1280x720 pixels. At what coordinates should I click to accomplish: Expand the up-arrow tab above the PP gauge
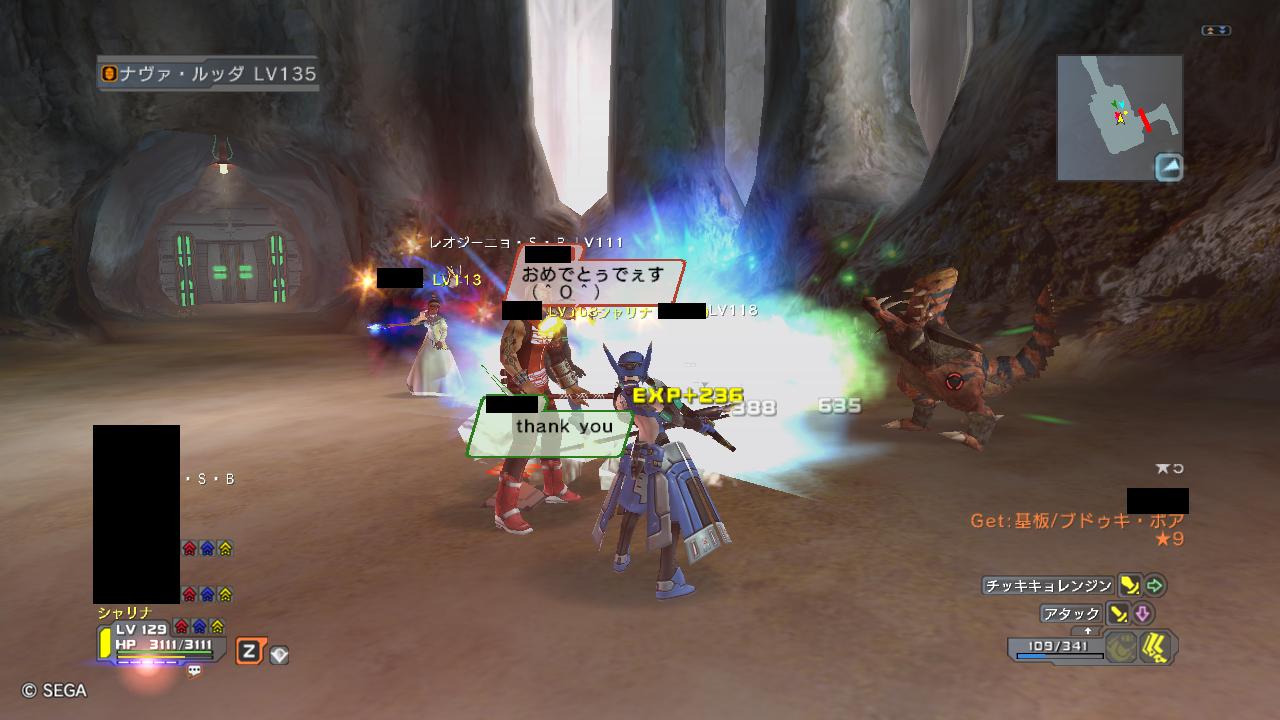tap(1087, 632)
